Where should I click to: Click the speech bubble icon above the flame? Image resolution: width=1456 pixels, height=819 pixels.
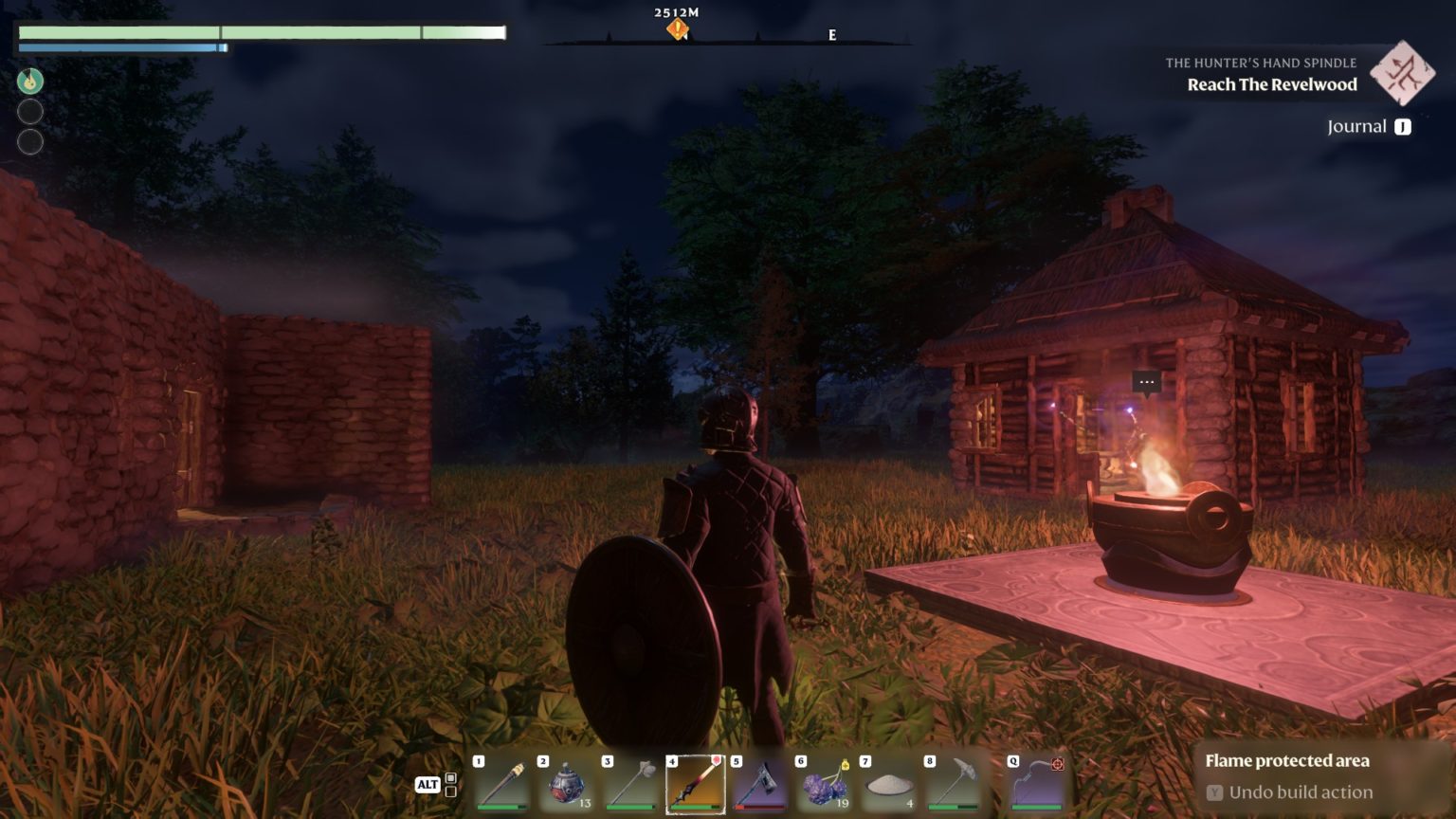tap(1147, 382)
